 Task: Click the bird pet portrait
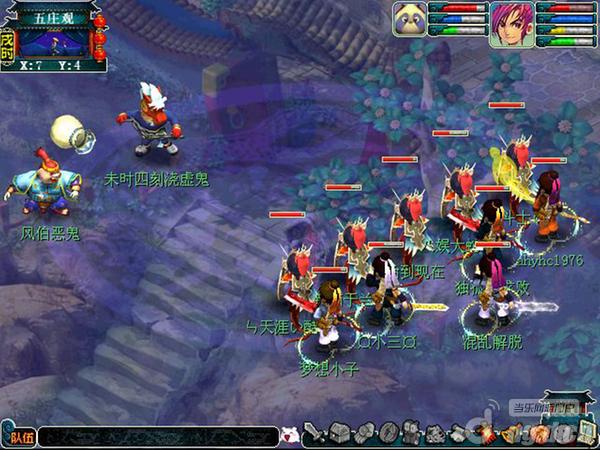click(x=410, y=18)
